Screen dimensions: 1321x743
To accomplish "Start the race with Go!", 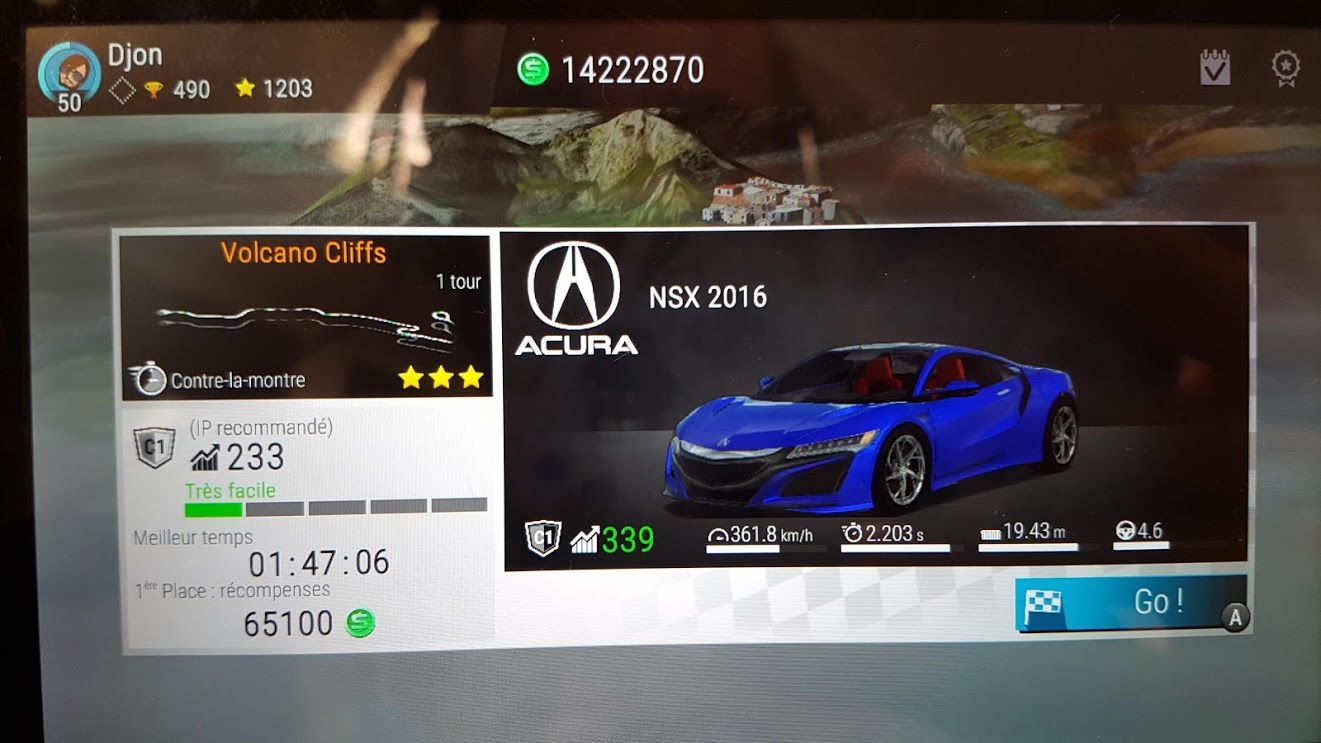I will pyautogui.click(x=1130, y=603).
